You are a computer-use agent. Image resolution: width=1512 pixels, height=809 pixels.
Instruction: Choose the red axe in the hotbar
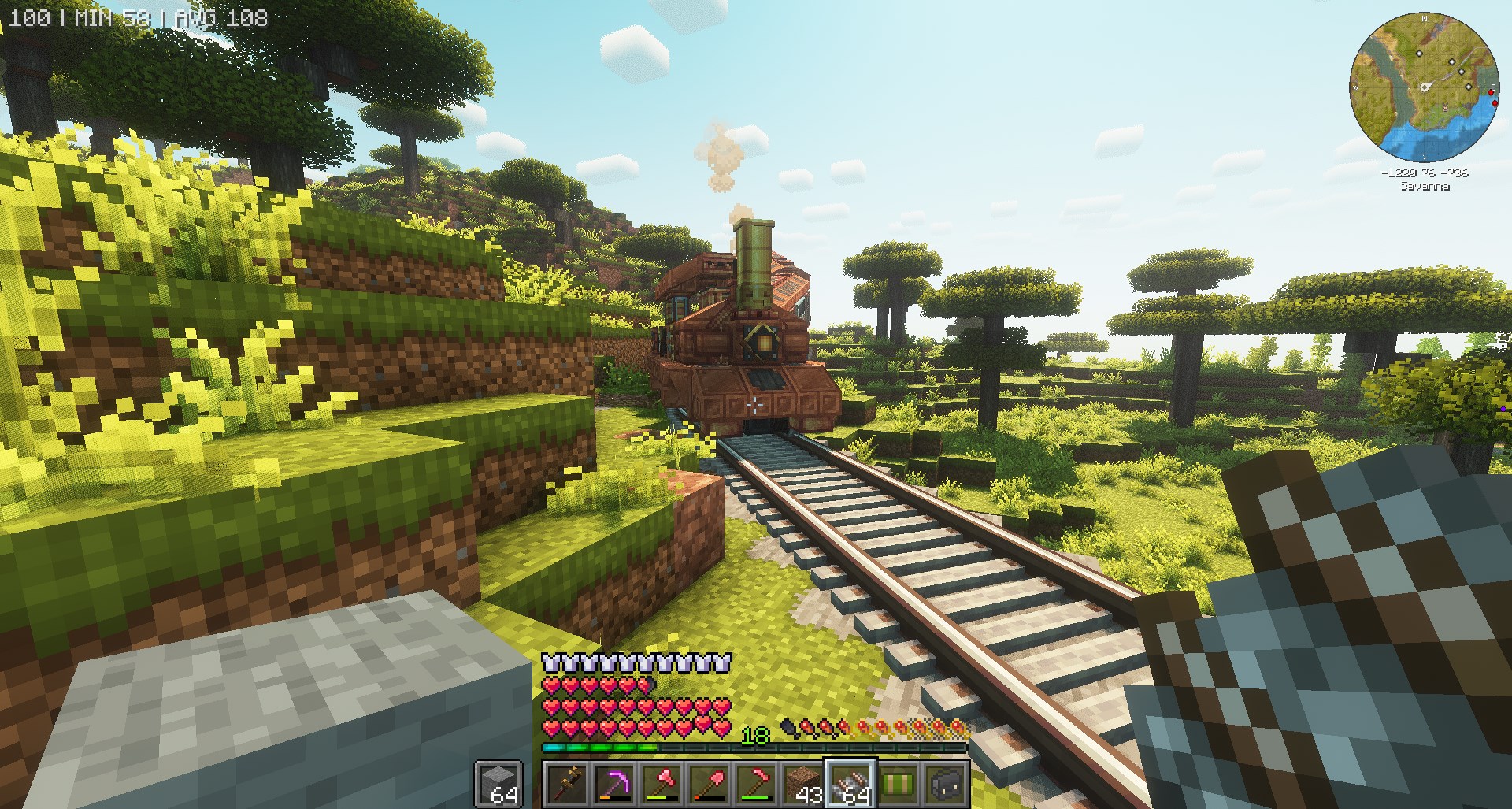click(x=661, y=785)
